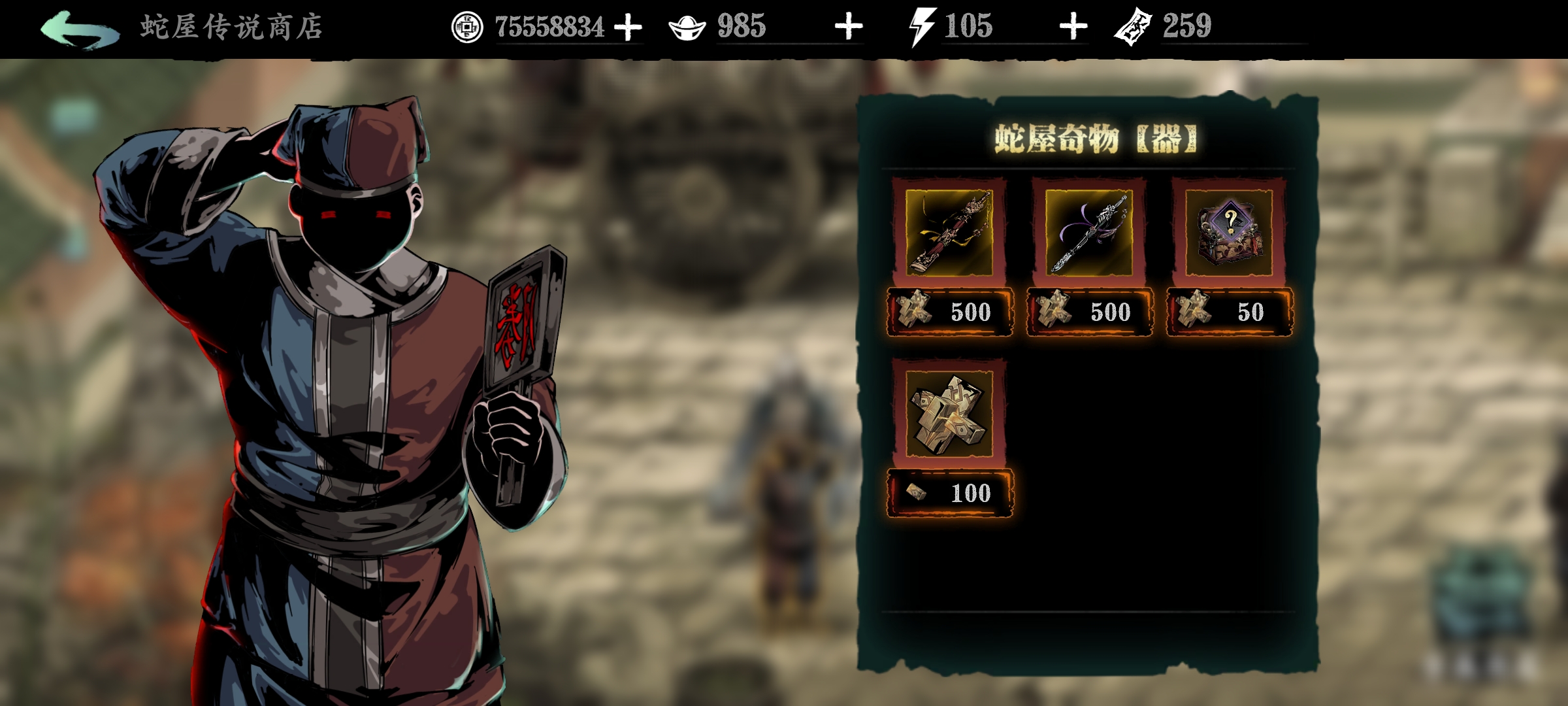Image resolution: width=1568 pixels, height=706 pixels.
Task: Buy the mystery chest for 50
Action: (x=1229, y=312)
